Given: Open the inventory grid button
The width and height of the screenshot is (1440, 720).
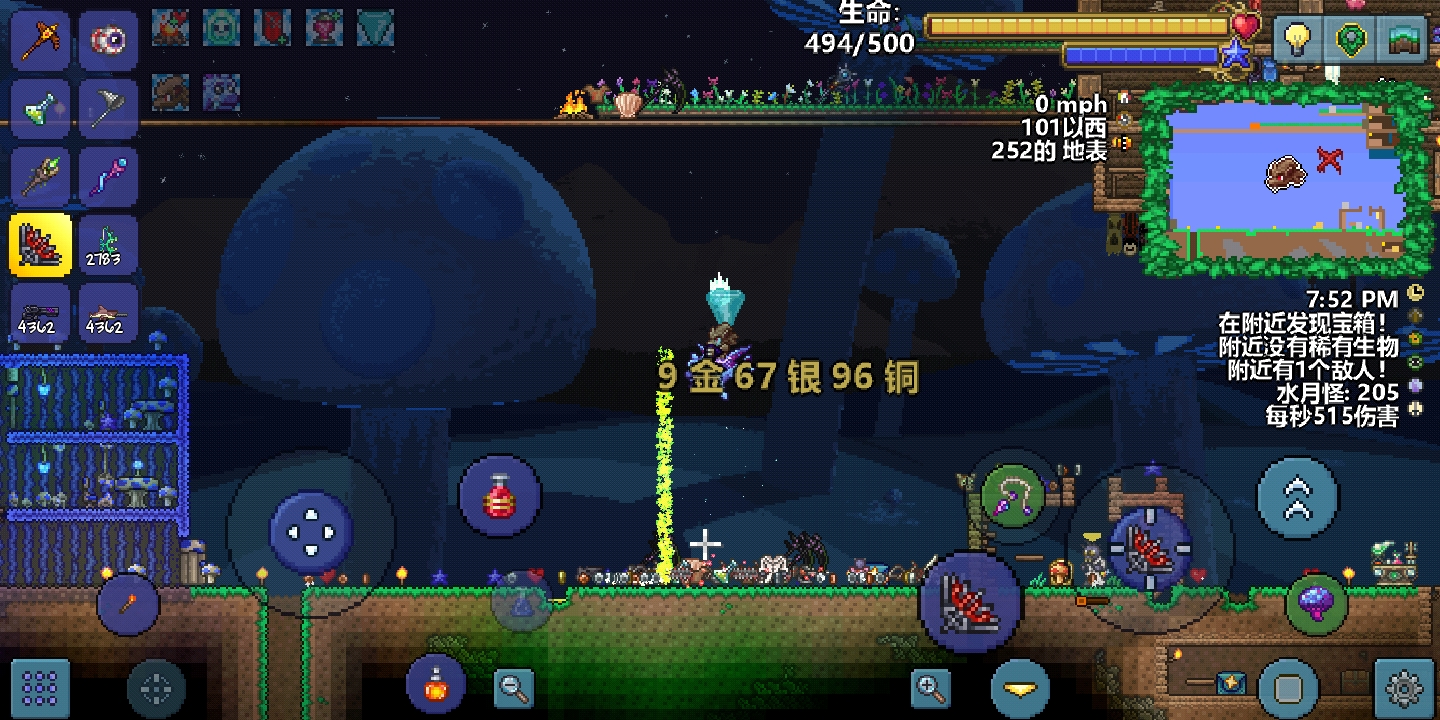Looking at the screenshot, I should click(40, 688).
